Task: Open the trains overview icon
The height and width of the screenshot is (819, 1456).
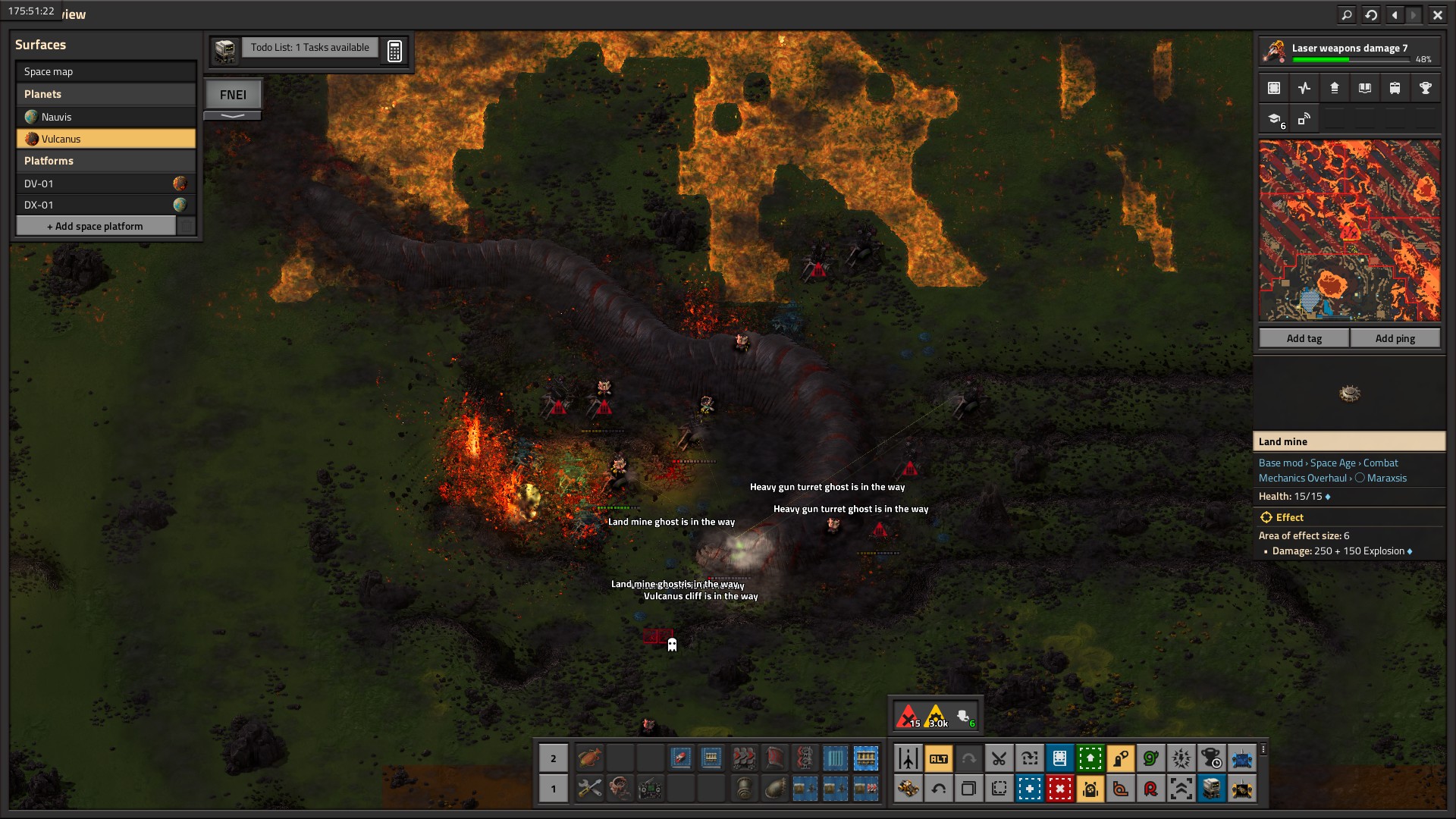Action: point(1395,88)
